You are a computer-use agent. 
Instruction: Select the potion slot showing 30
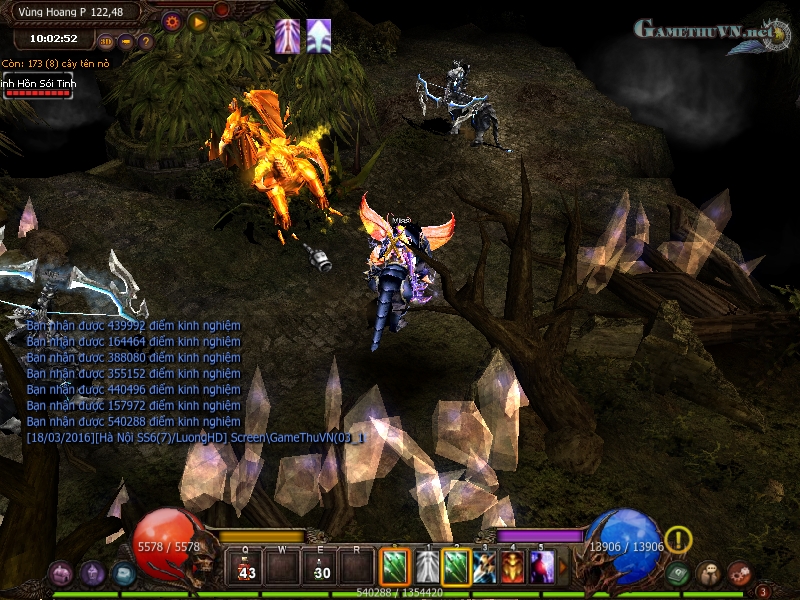click(x=320, y=568)
